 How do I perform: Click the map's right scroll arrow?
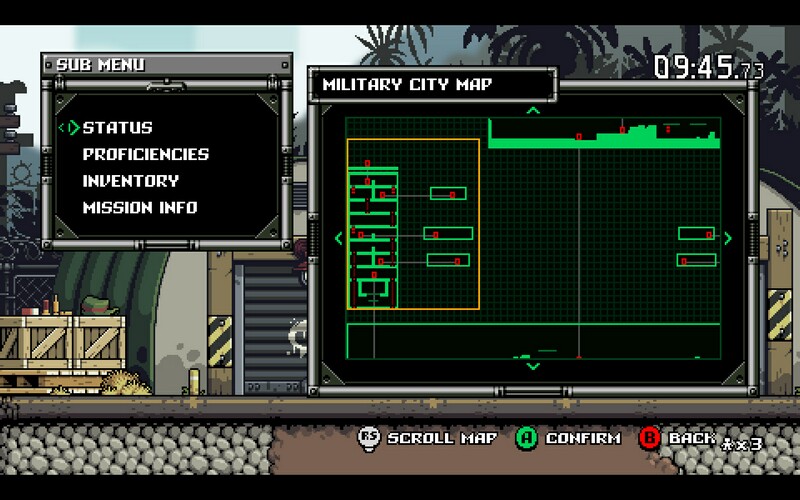click(x=727, y=238)
